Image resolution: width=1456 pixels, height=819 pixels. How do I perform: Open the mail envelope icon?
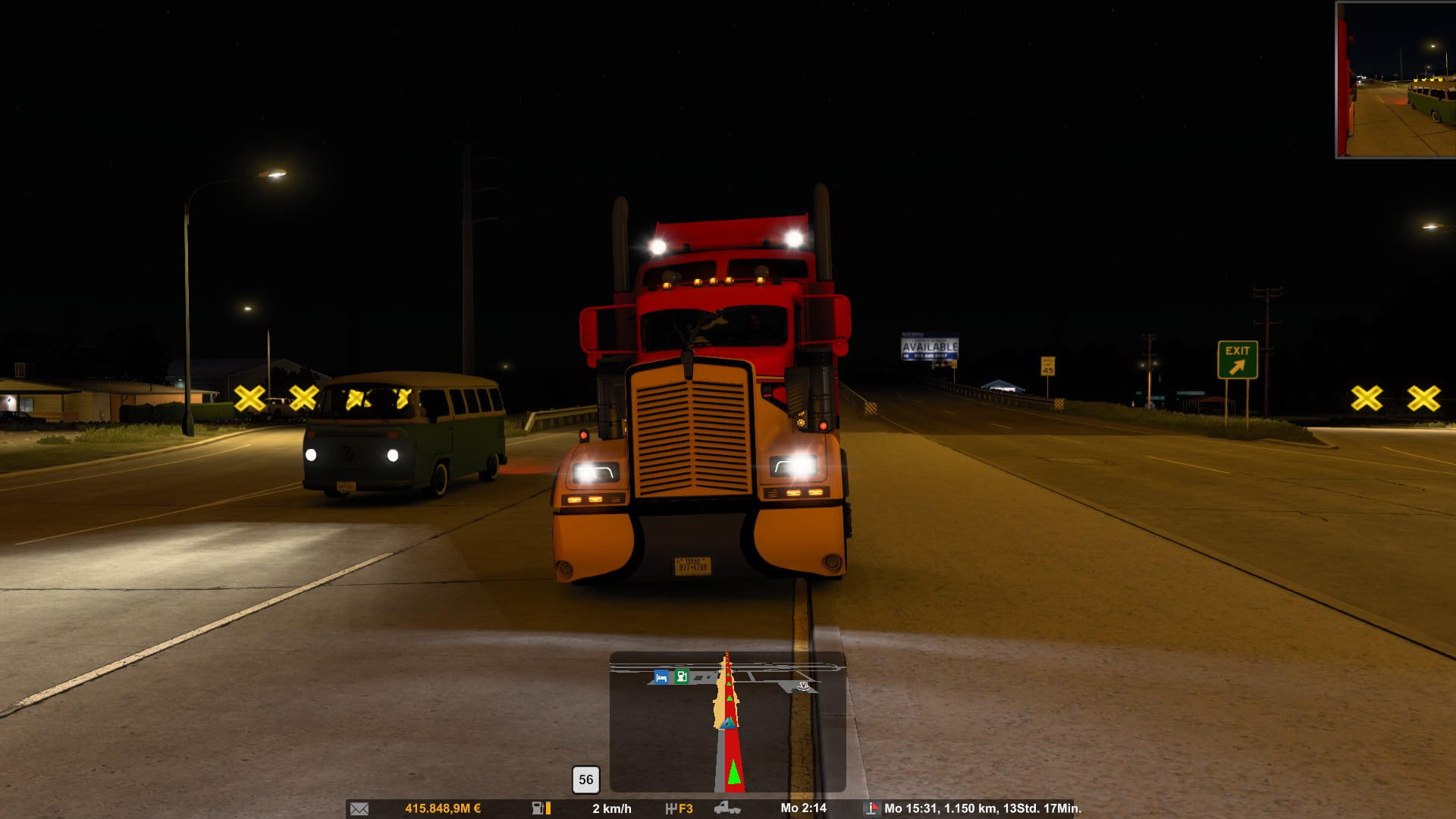tap(359, 808)
